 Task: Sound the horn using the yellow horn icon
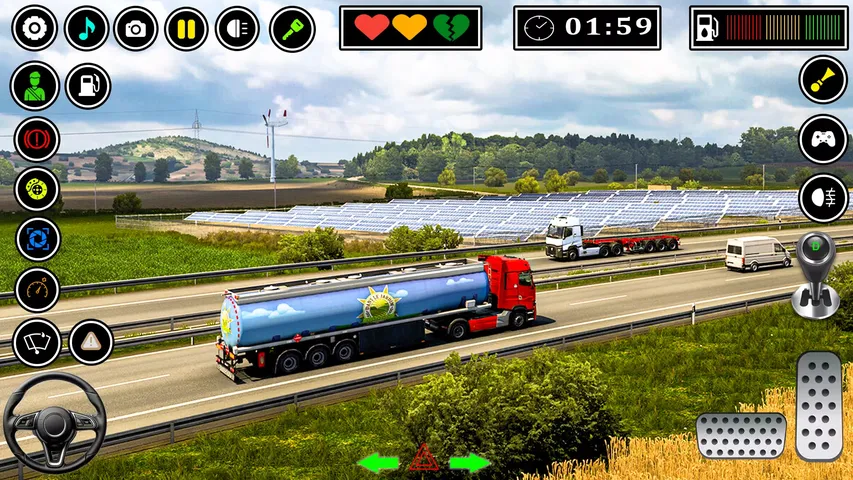tap(822, 81)
